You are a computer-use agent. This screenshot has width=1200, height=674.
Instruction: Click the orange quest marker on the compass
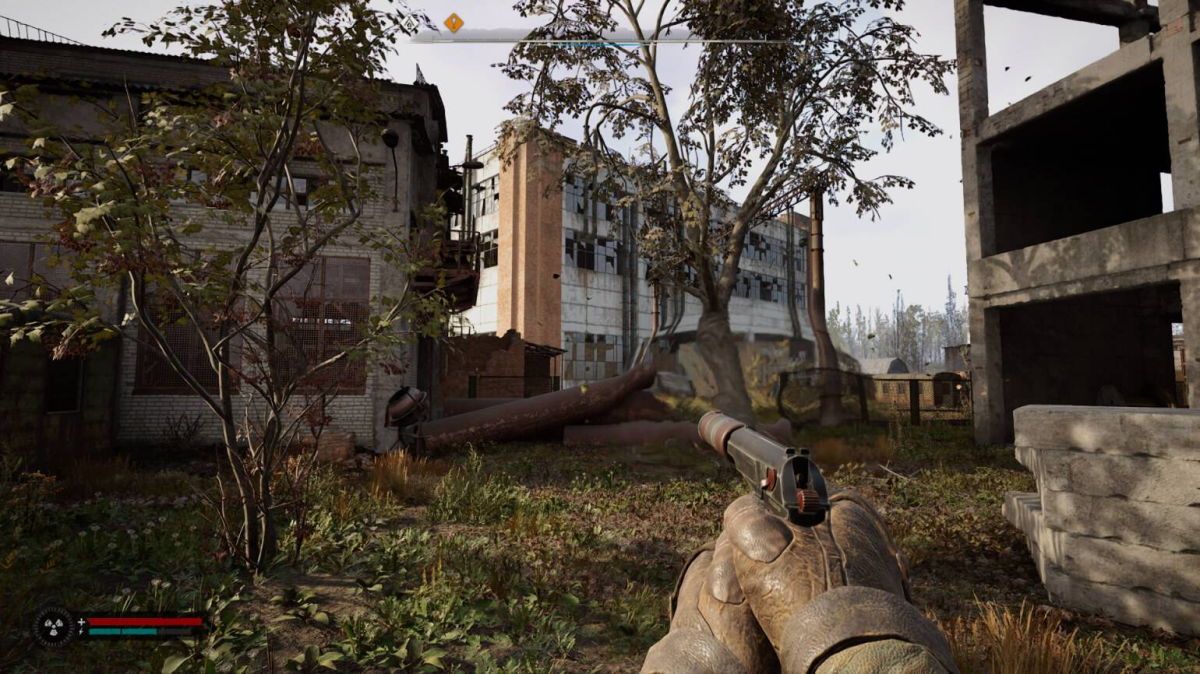[x=453, y=22]
